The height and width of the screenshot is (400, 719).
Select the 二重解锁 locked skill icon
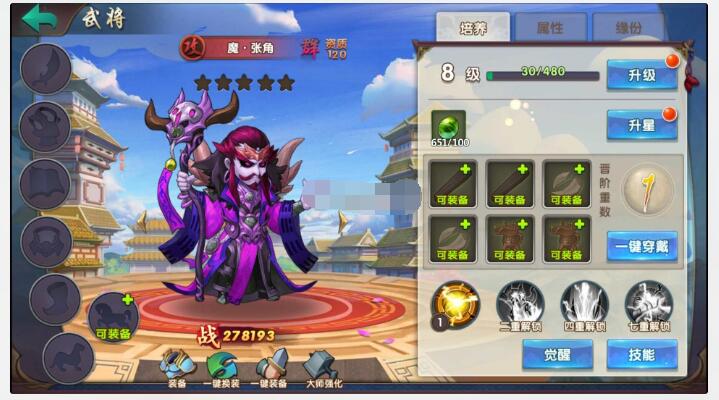point(520,302)
